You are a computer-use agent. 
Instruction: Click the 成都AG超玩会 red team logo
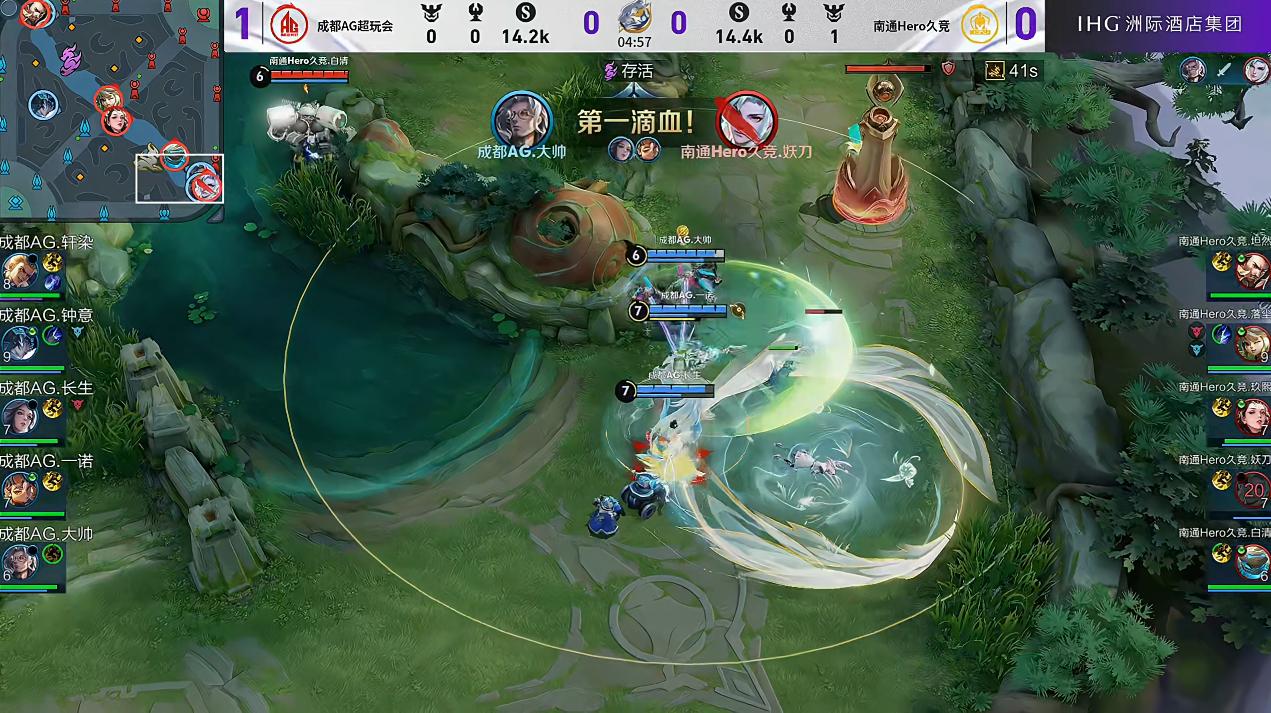pyautogui.click(x=289, y=24)
